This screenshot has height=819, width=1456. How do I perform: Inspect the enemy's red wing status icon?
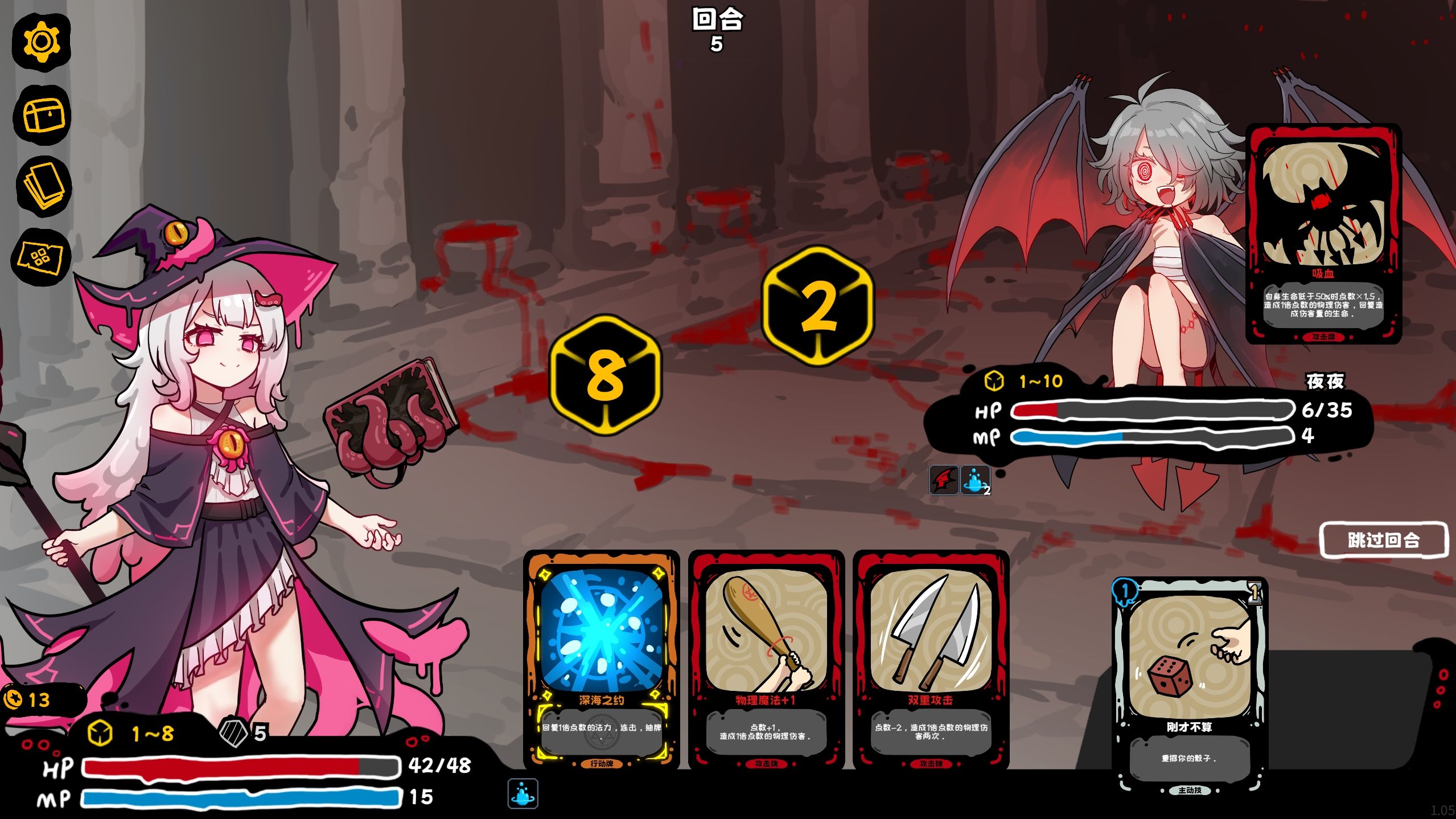(944, 480)
